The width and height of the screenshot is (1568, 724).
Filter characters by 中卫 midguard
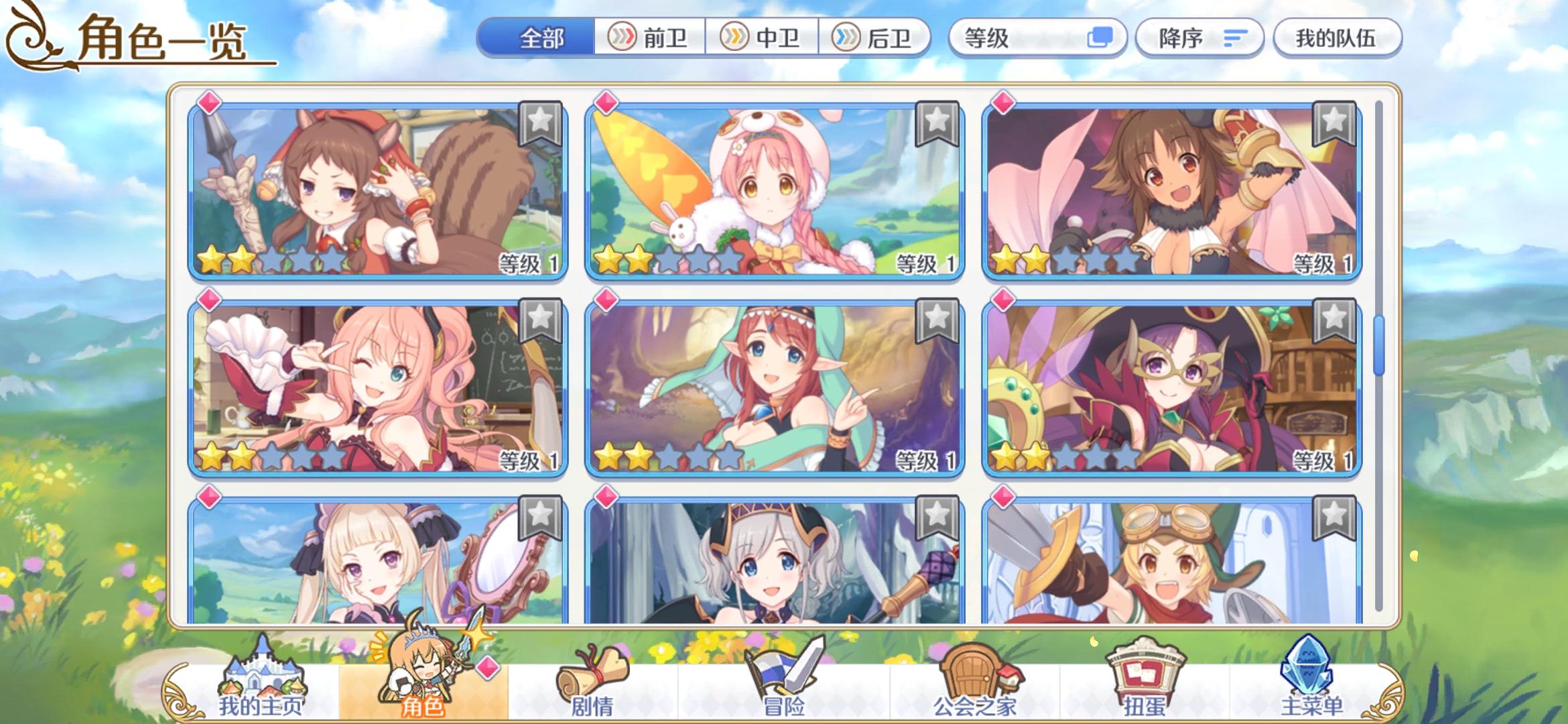pos(761,38)
